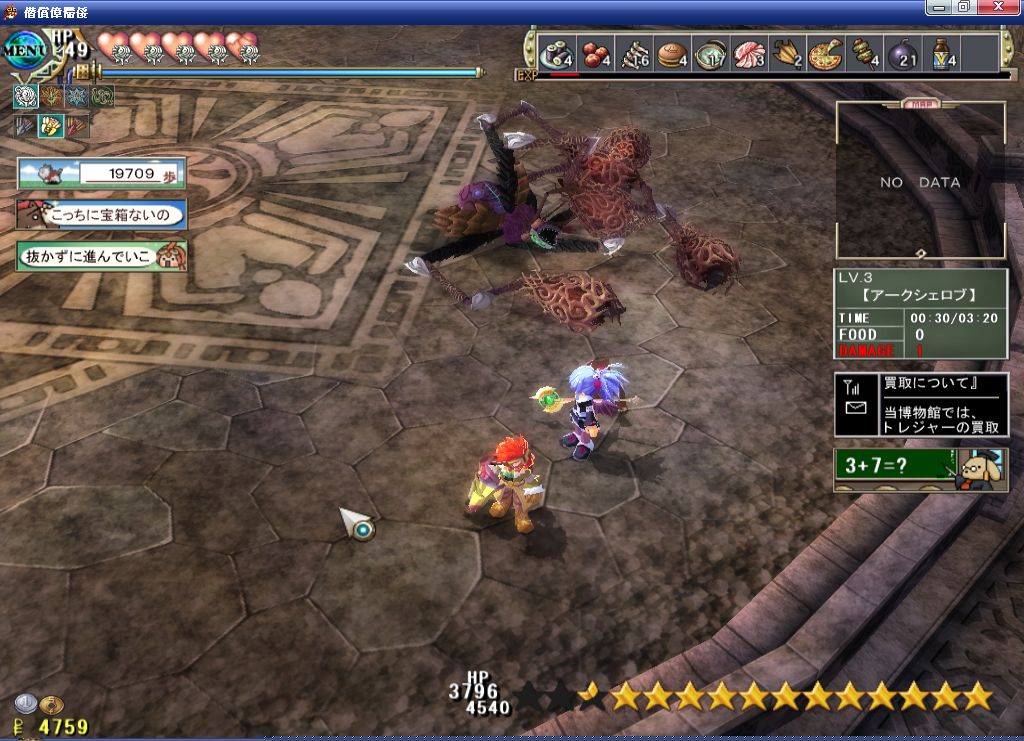The width and height of the screenshot is (1024, 741).
Task: Open the 3+7=? math quiz panel
Action: coord(920,468)
